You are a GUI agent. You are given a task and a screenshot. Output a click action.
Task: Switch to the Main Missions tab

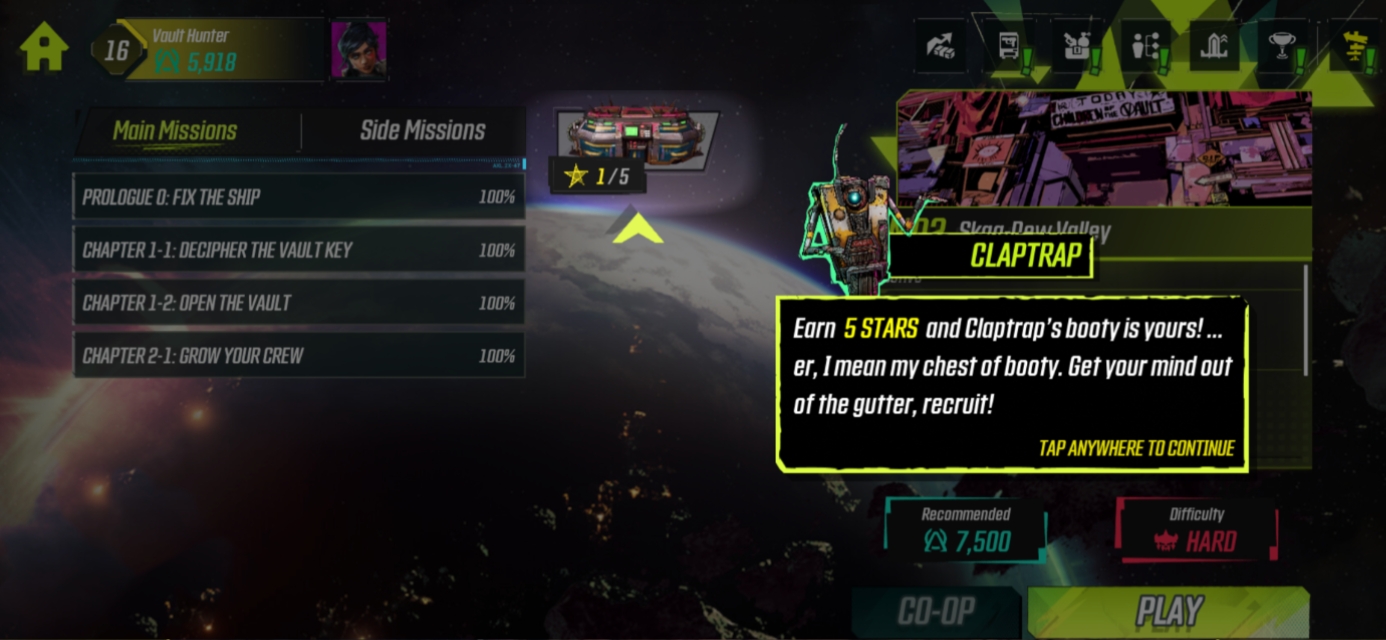pyautogui.click(x=175, y=131)
